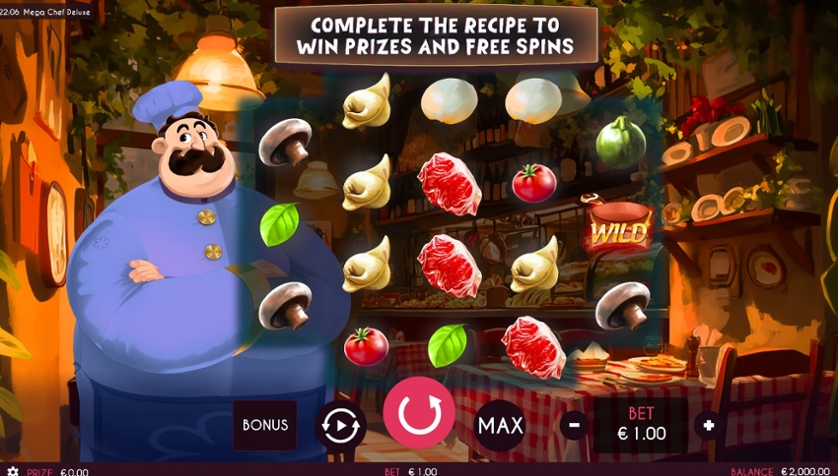Open the BONUS feature panel

[265, 425]
